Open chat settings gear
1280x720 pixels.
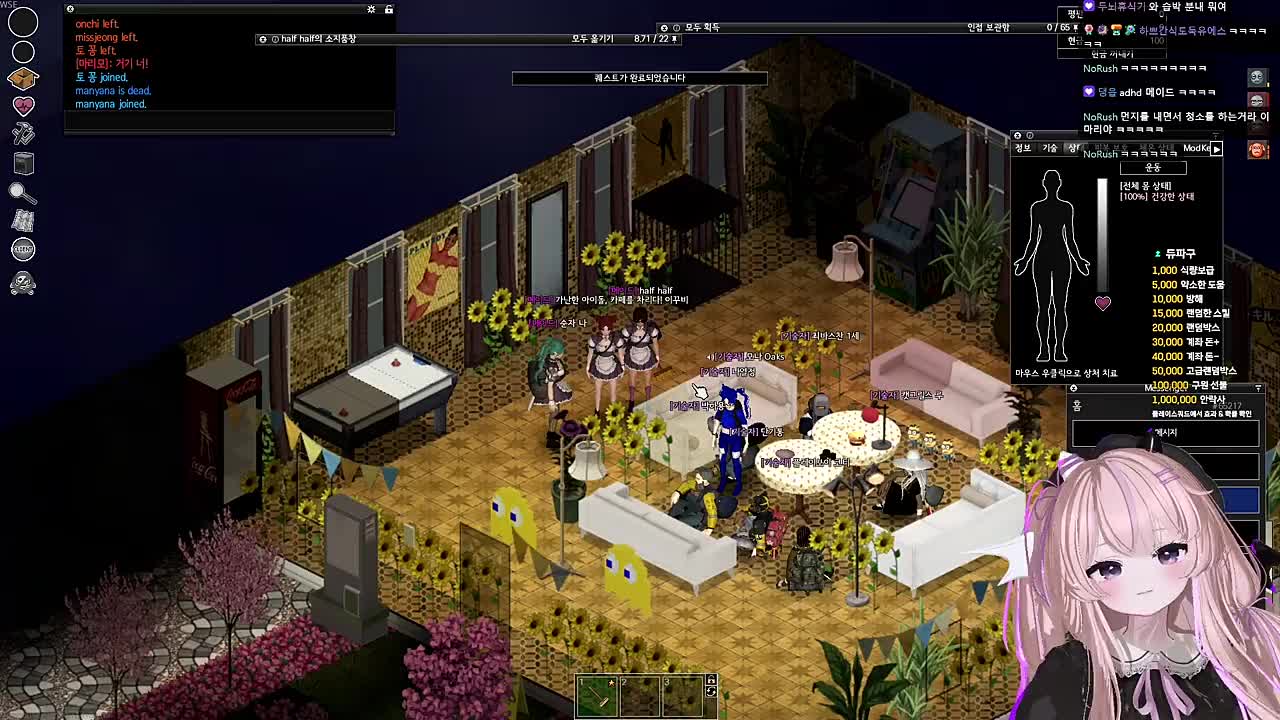[371, 9]
